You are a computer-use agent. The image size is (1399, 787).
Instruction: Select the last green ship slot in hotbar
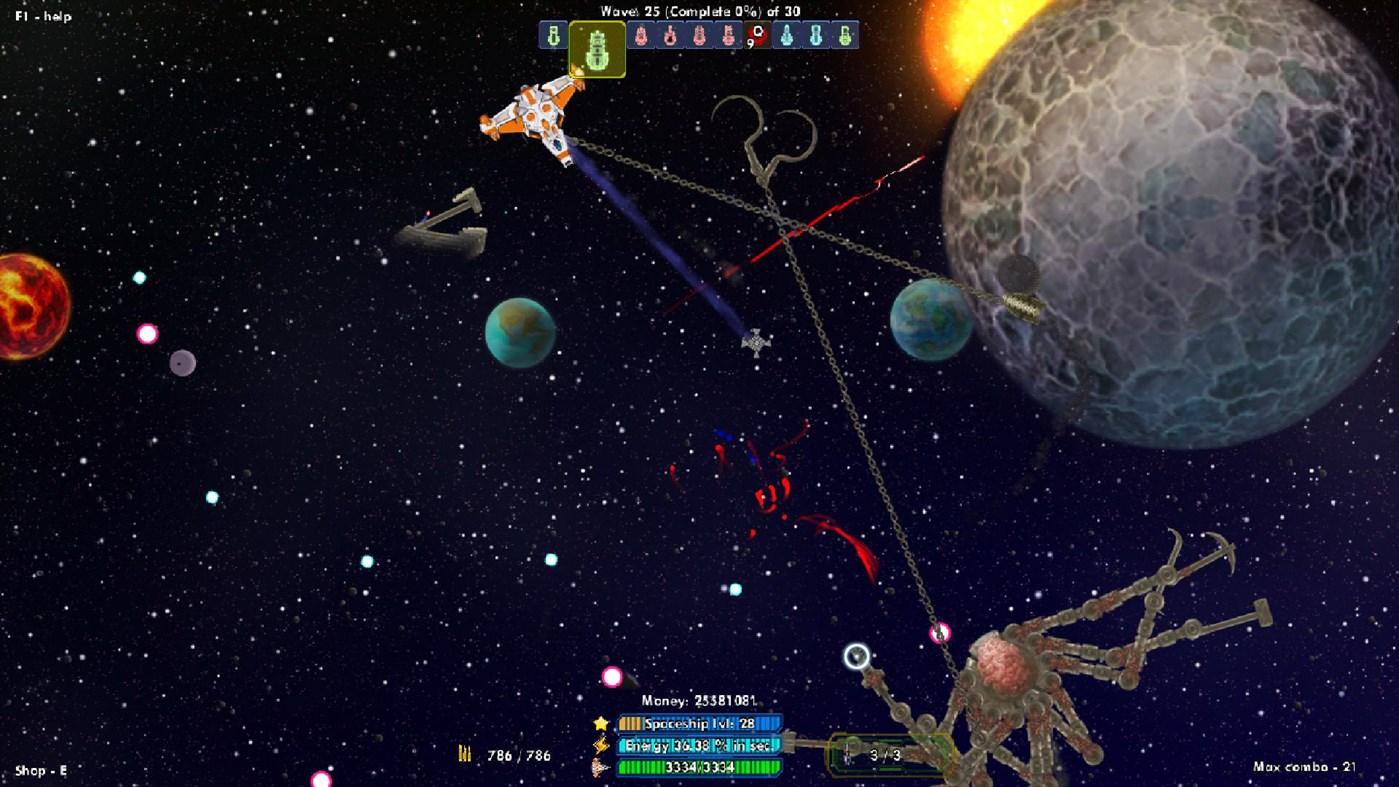coord(843,37)
